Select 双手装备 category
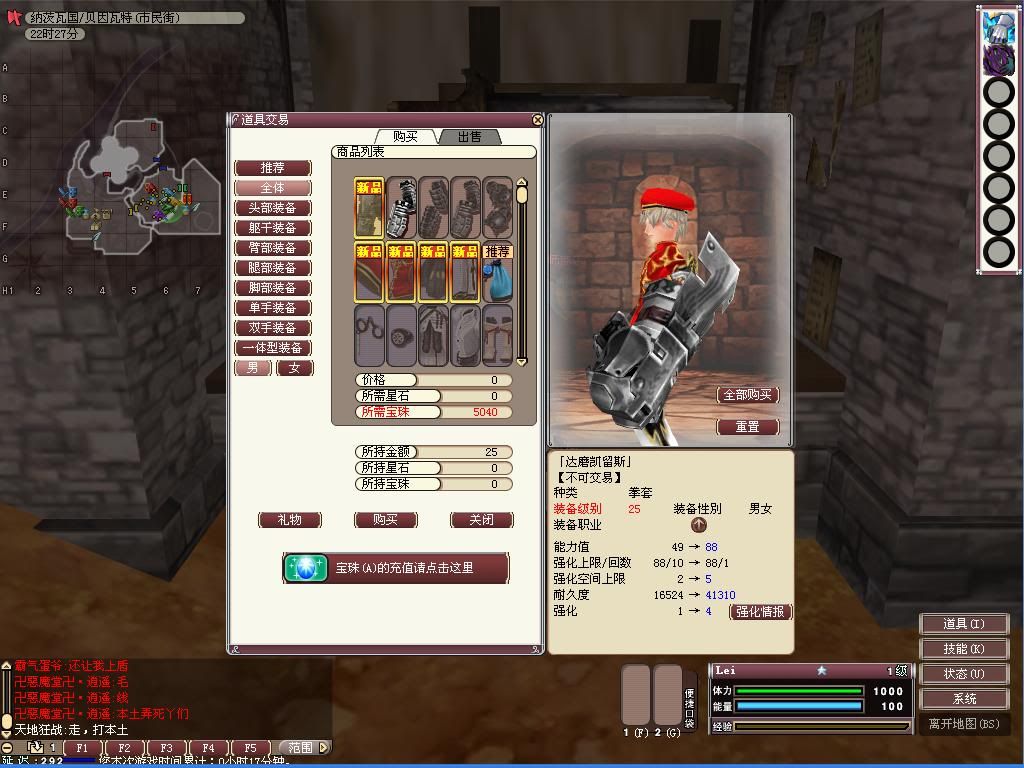Screen dimensions: 1024x768 [x=272, y=328]
